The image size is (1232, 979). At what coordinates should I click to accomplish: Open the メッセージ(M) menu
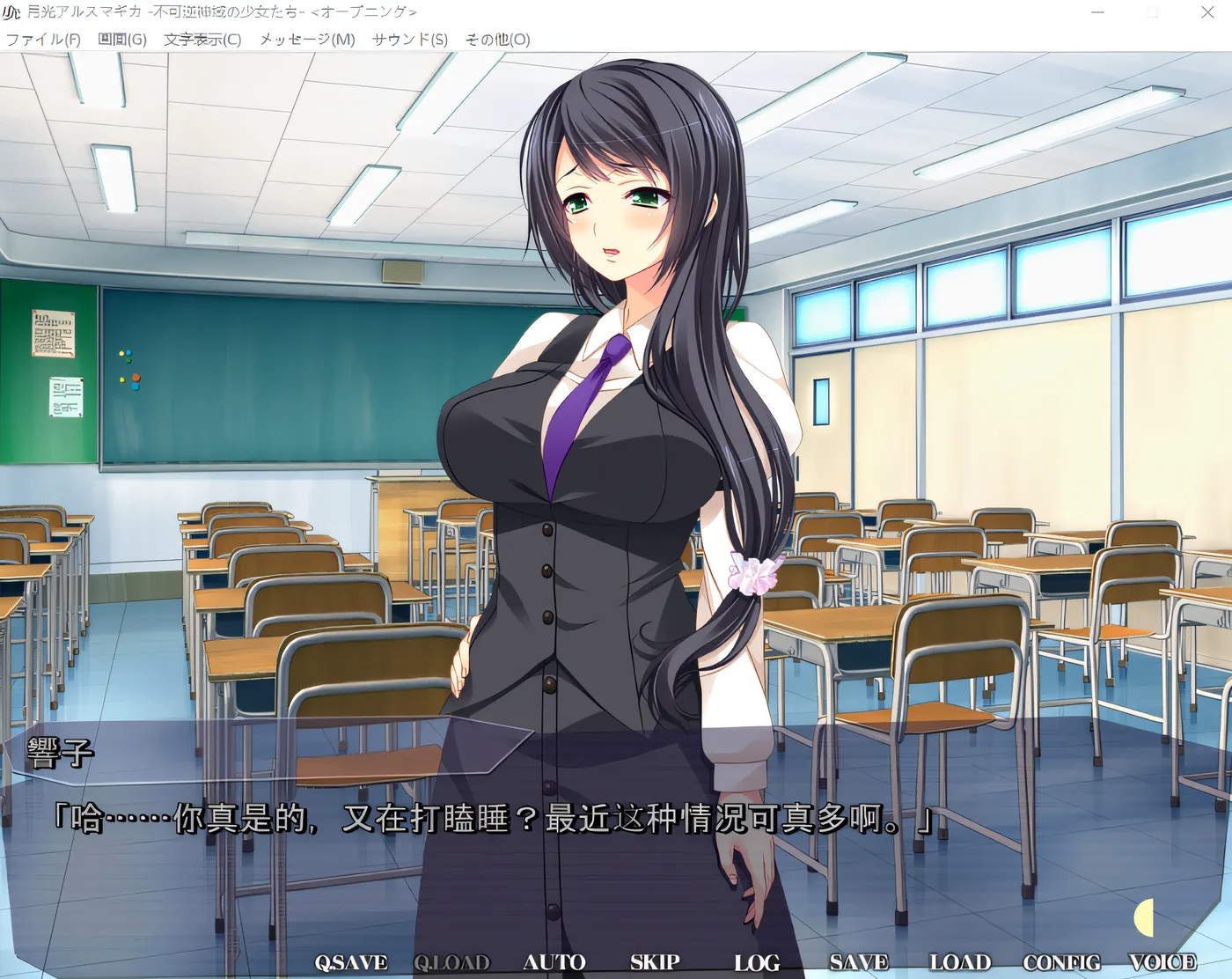[305, 40]
